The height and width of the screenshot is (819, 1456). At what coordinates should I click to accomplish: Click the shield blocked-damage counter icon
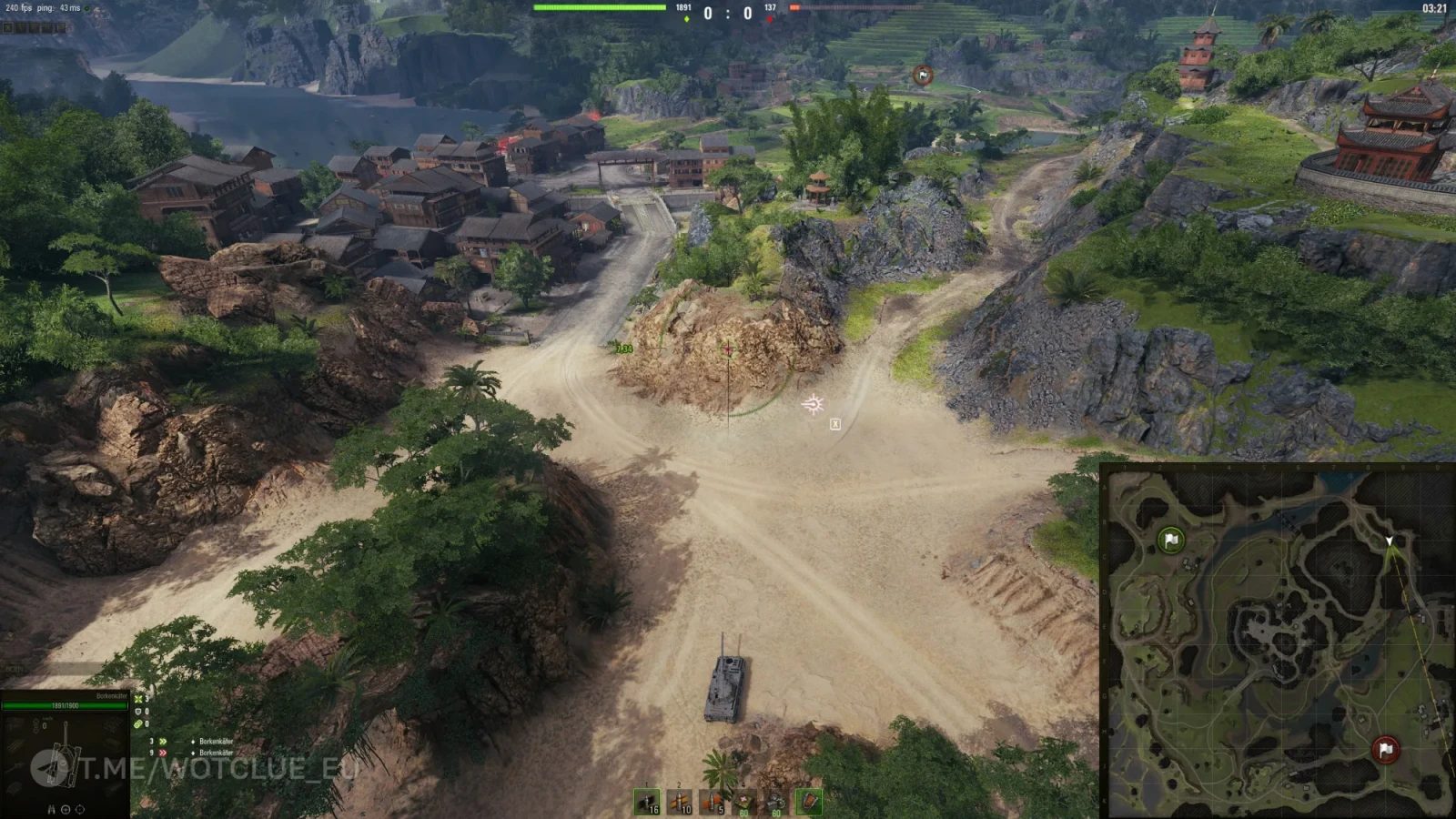pos(138,712)
